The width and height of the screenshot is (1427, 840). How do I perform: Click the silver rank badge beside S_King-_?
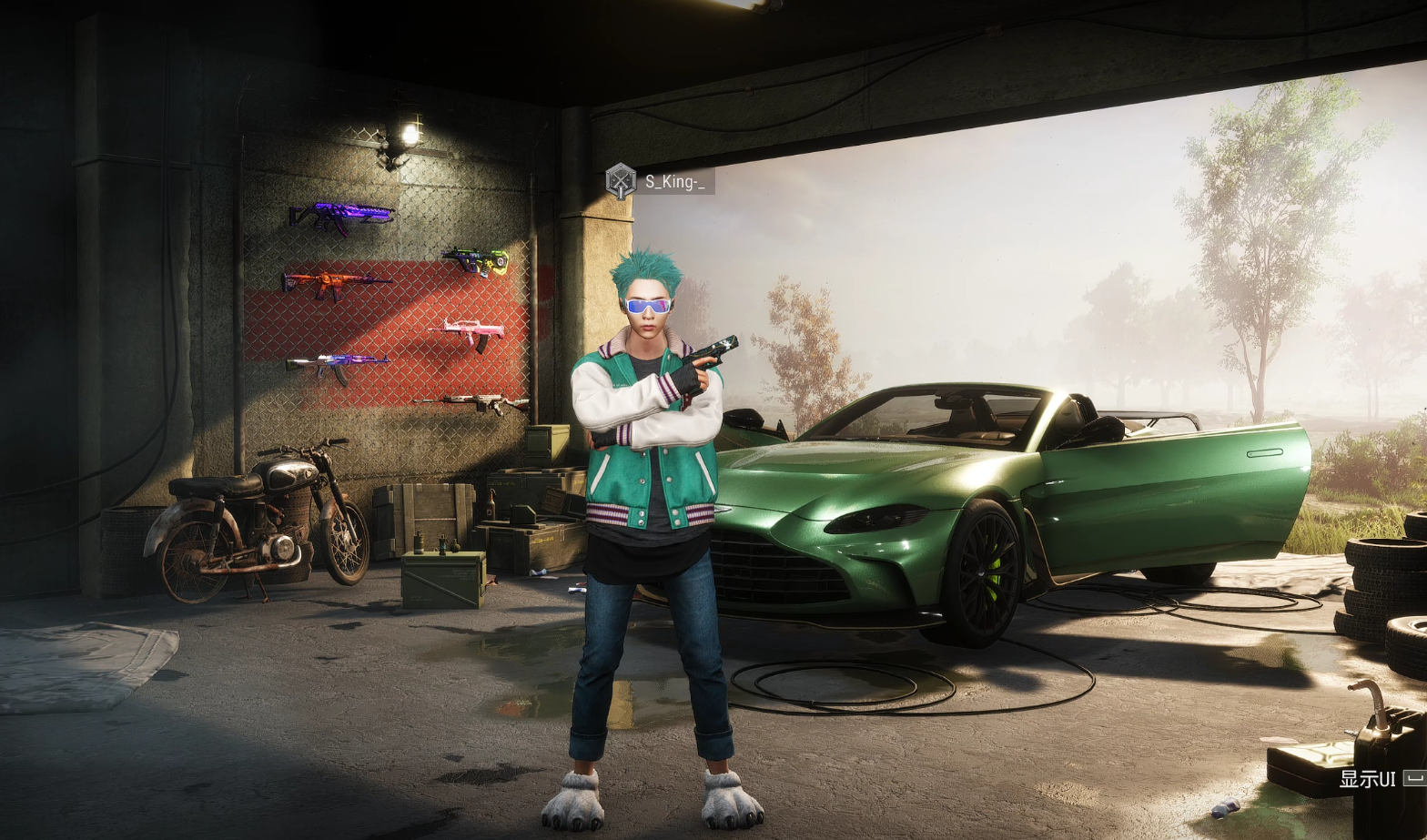(621, 180)
